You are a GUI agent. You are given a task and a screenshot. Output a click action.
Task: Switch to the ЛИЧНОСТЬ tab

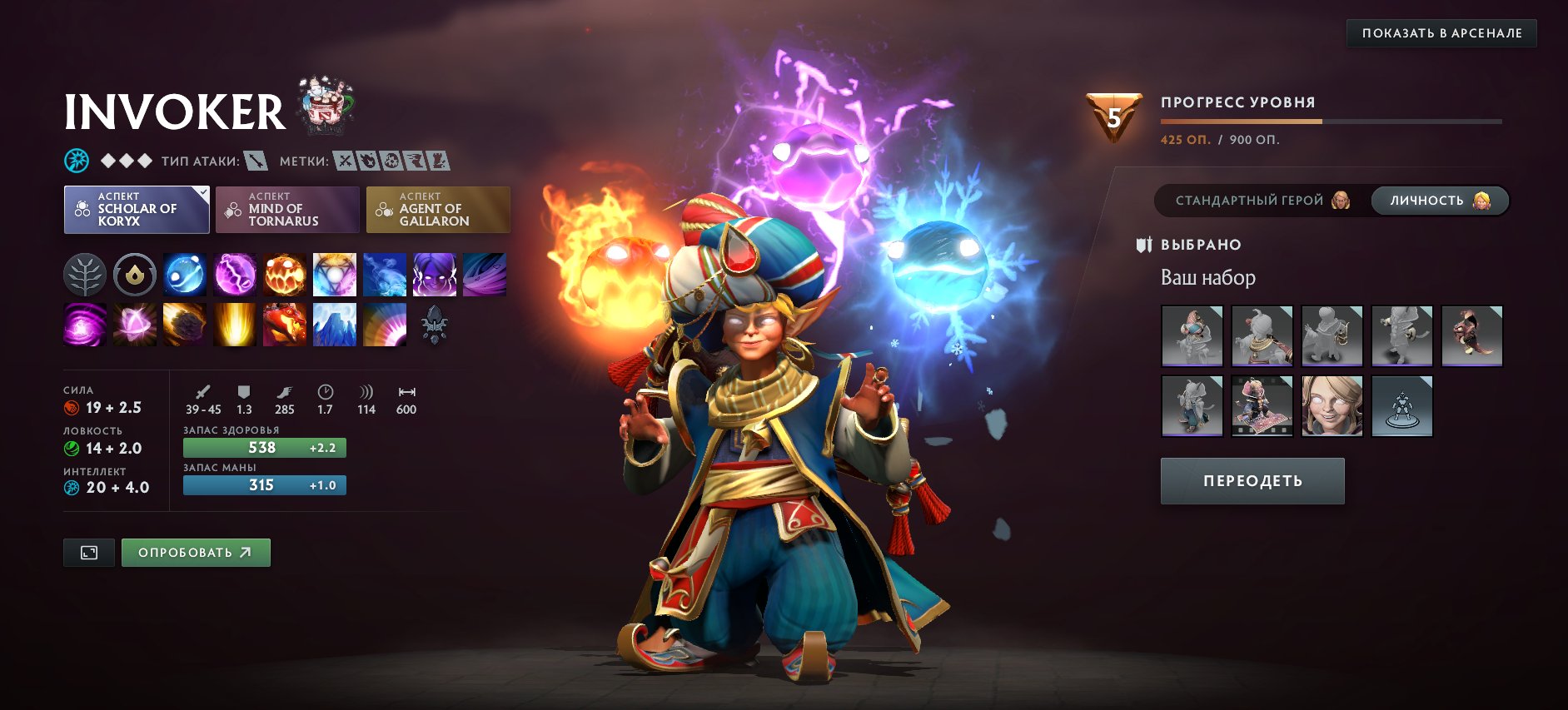(1439, 200)
